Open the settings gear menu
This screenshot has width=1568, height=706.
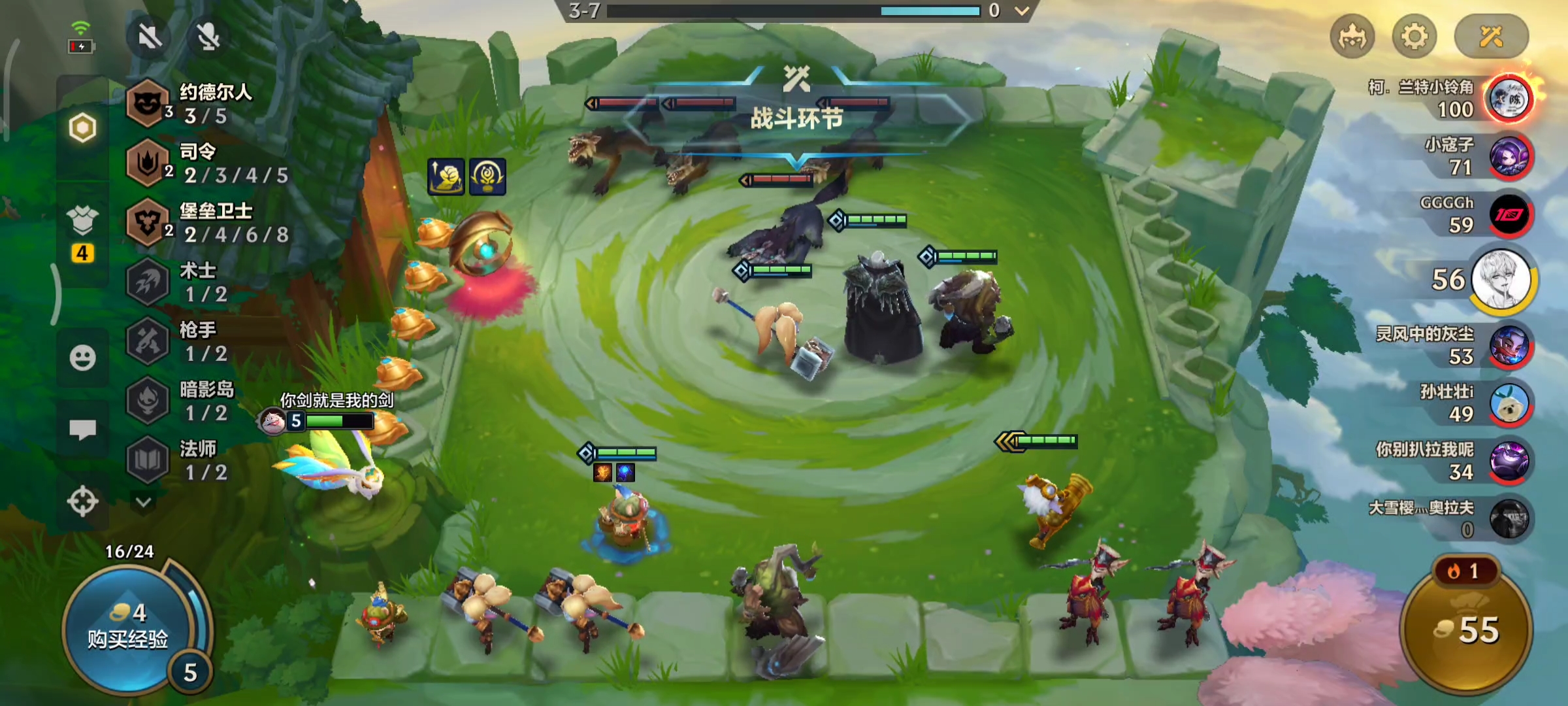tap(1414, 37)
